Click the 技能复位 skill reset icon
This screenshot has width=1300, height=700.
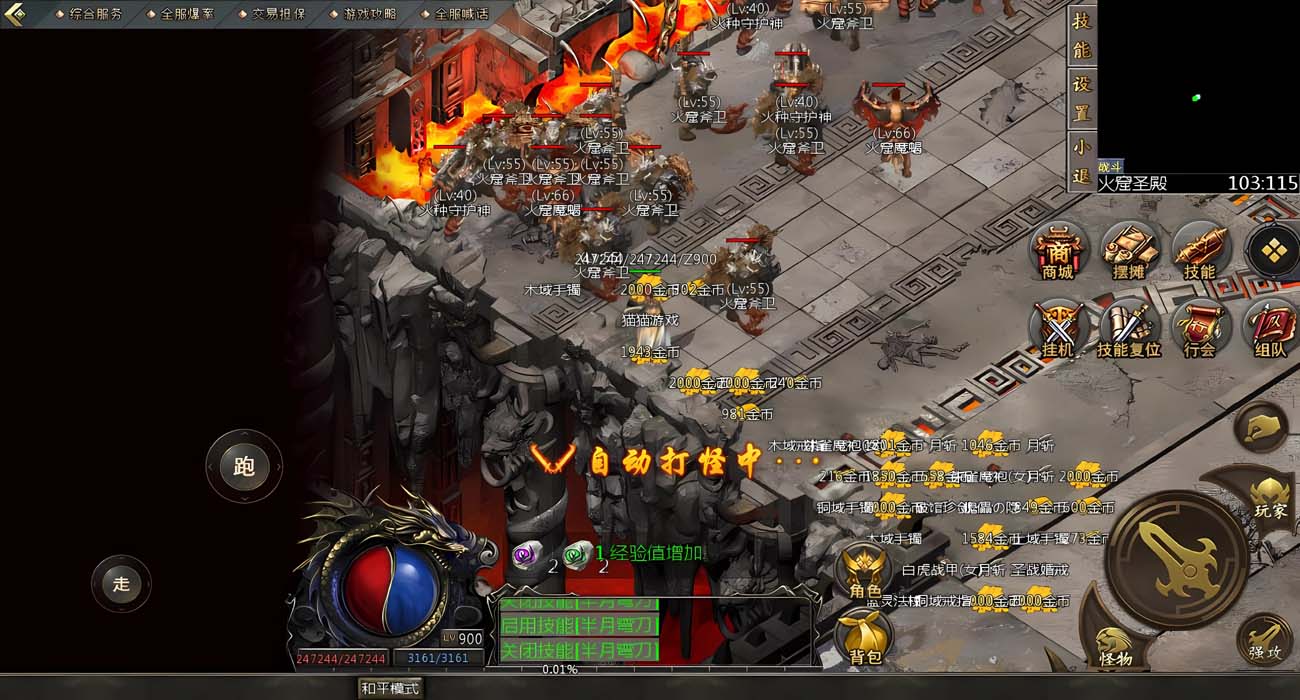click(1128, 328)
